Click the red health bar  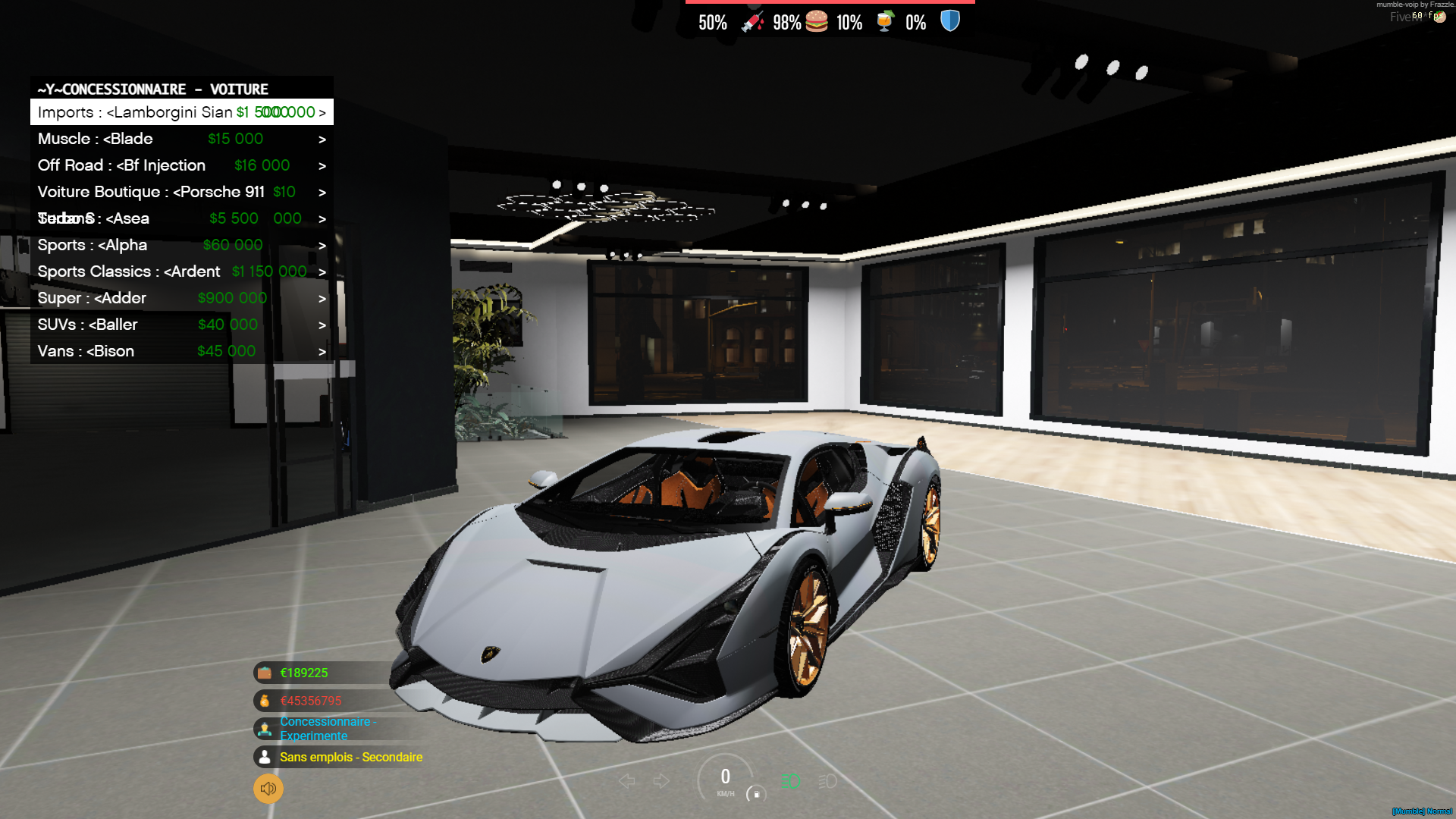click(x=830, y=4)
